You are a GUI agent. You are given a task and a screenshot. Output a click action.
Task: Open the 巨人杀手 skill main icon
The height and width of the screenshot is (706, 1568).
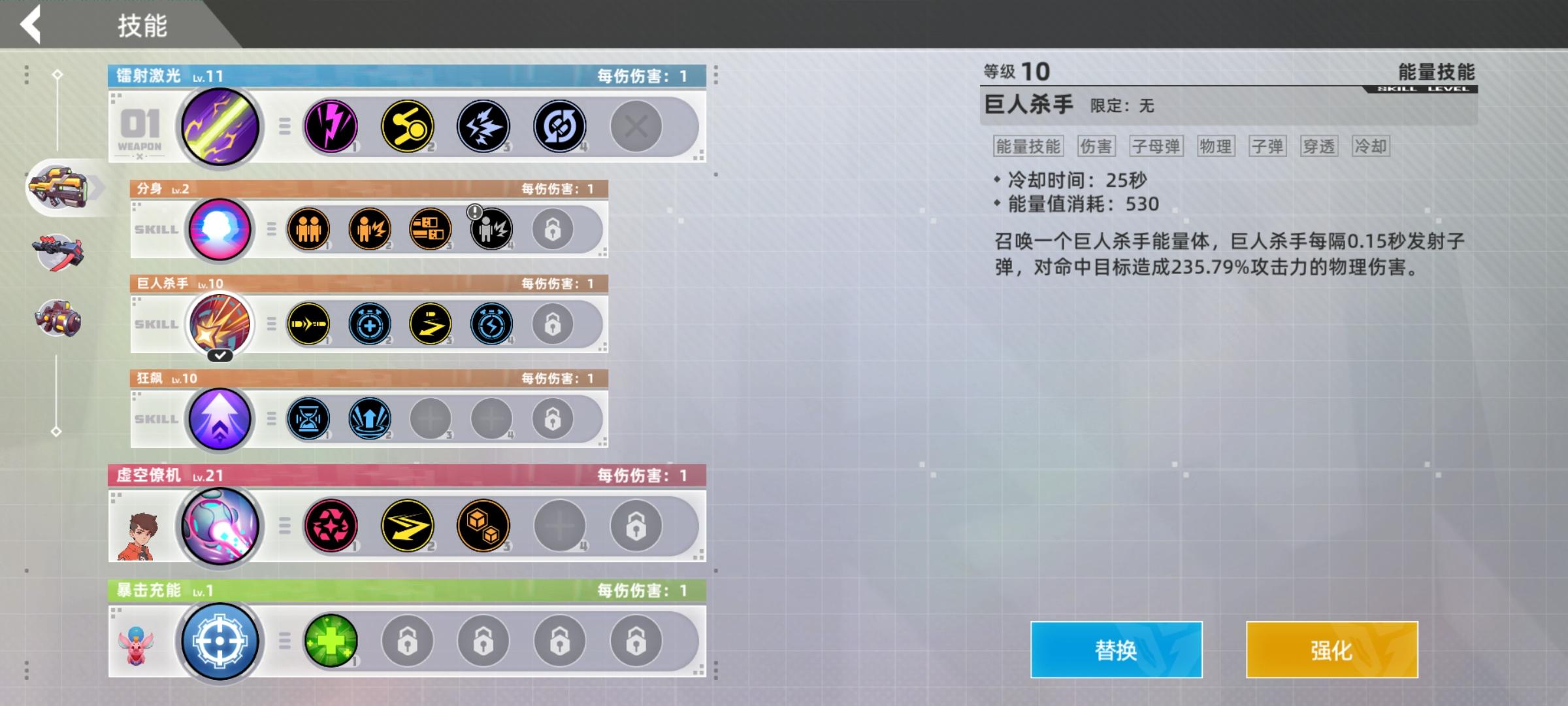pyautogui.click(x=220, y=323)
